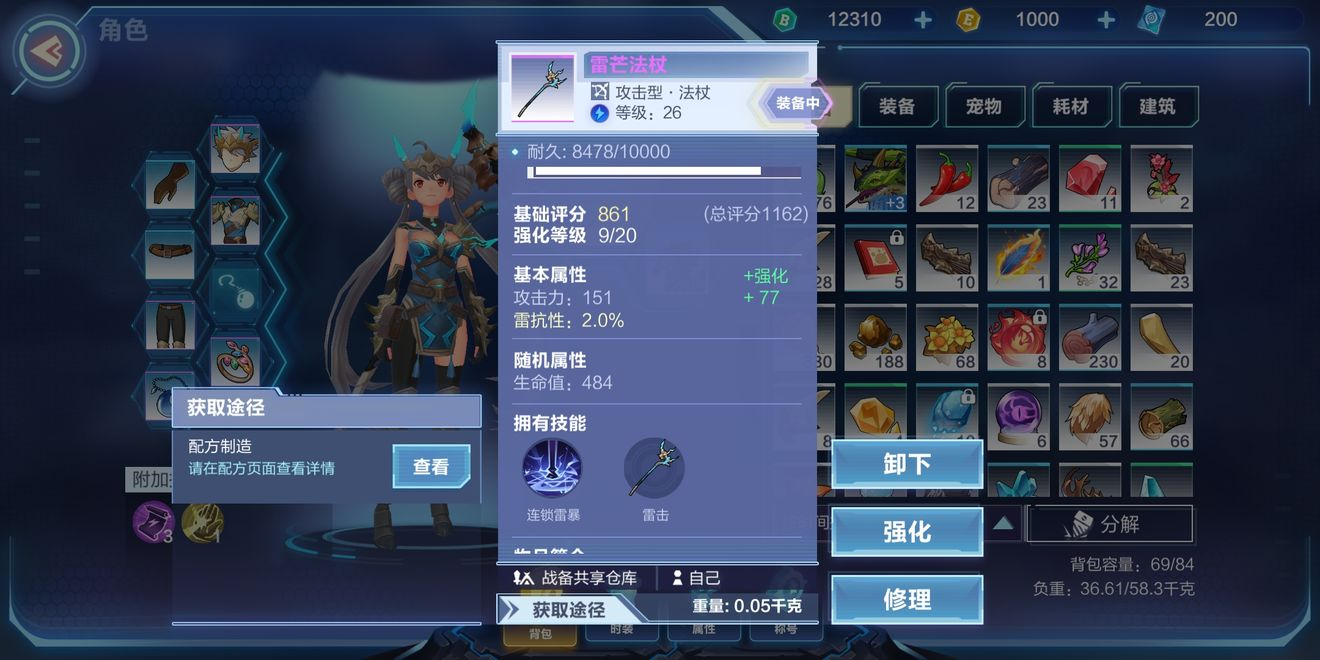Show the 建筑 building tab
This screenshot has width=1320, height=660.
coord(1157,106)
